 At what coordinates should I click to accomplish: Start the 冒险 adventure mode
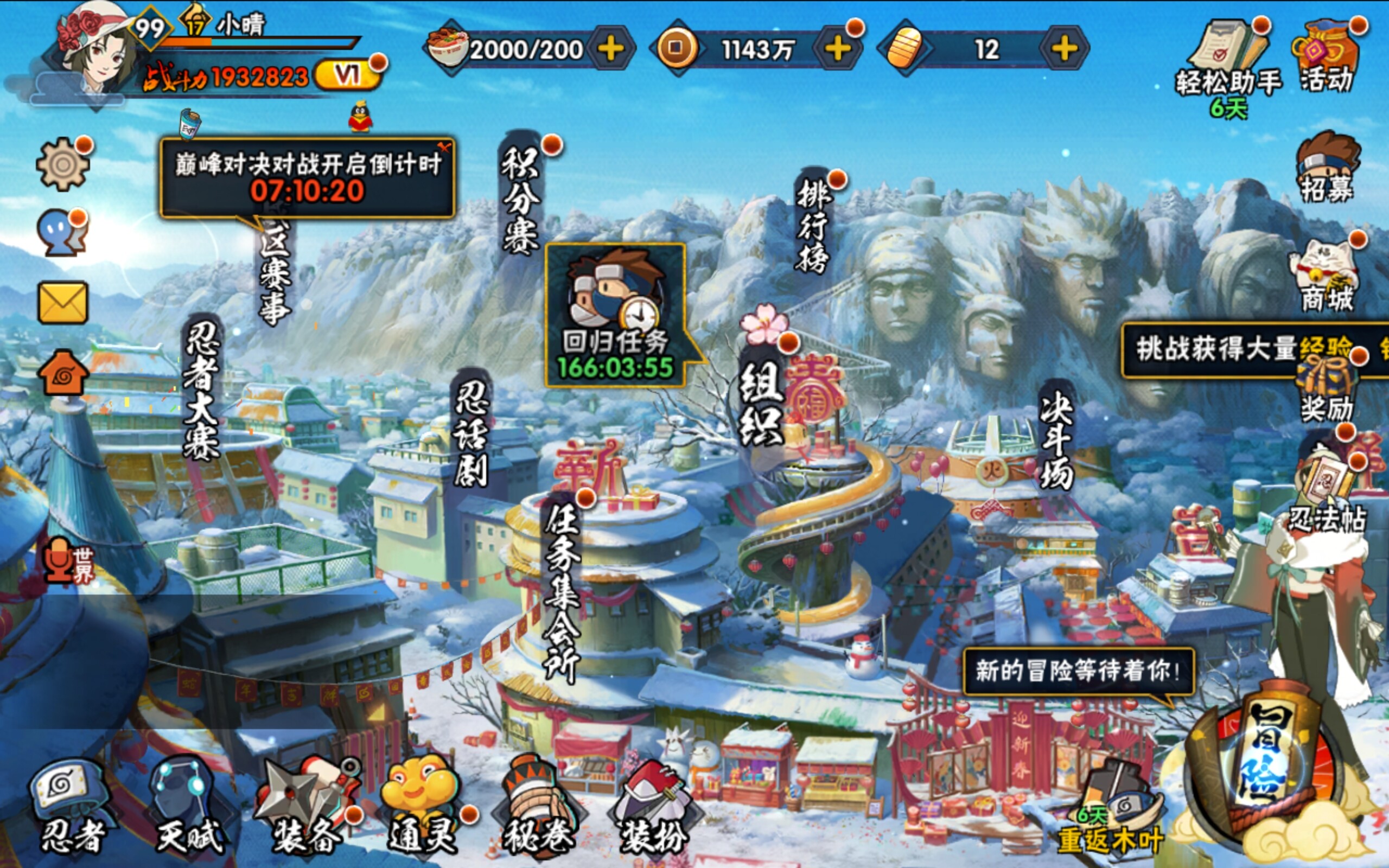tap(1267, 758)
